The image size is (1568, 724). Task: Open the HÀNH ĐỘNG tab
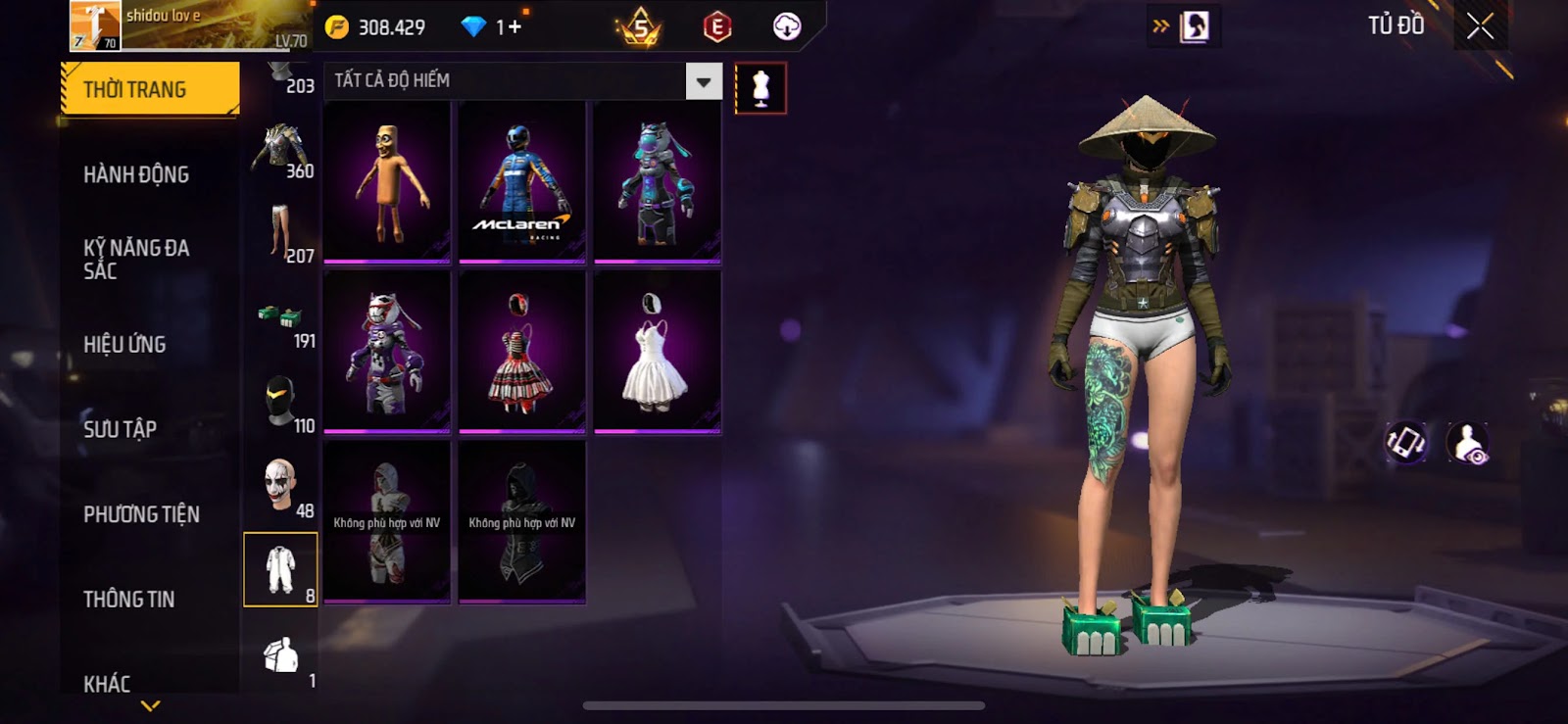(x=136, y=174)
